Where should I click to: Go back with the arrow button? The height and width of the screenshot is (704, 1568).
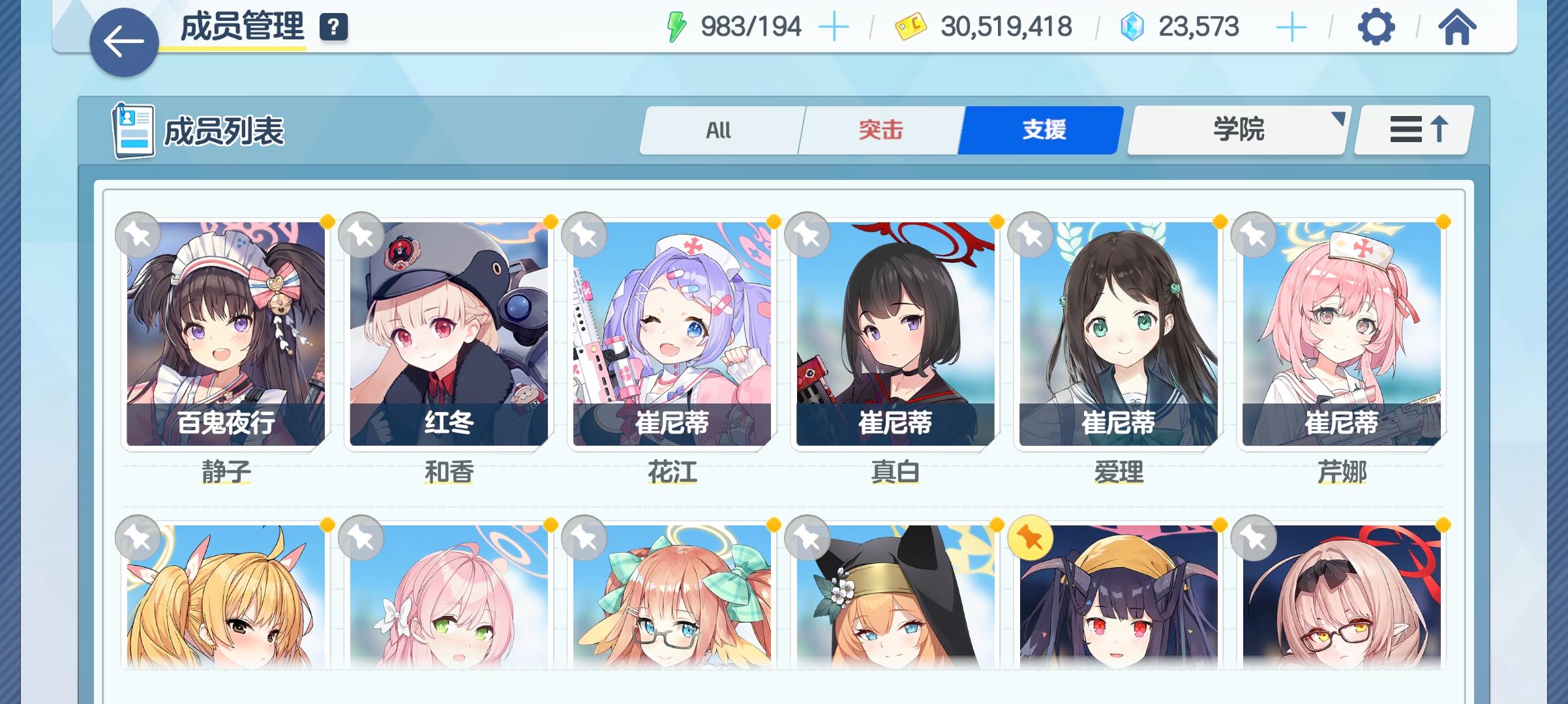(123, 40)
